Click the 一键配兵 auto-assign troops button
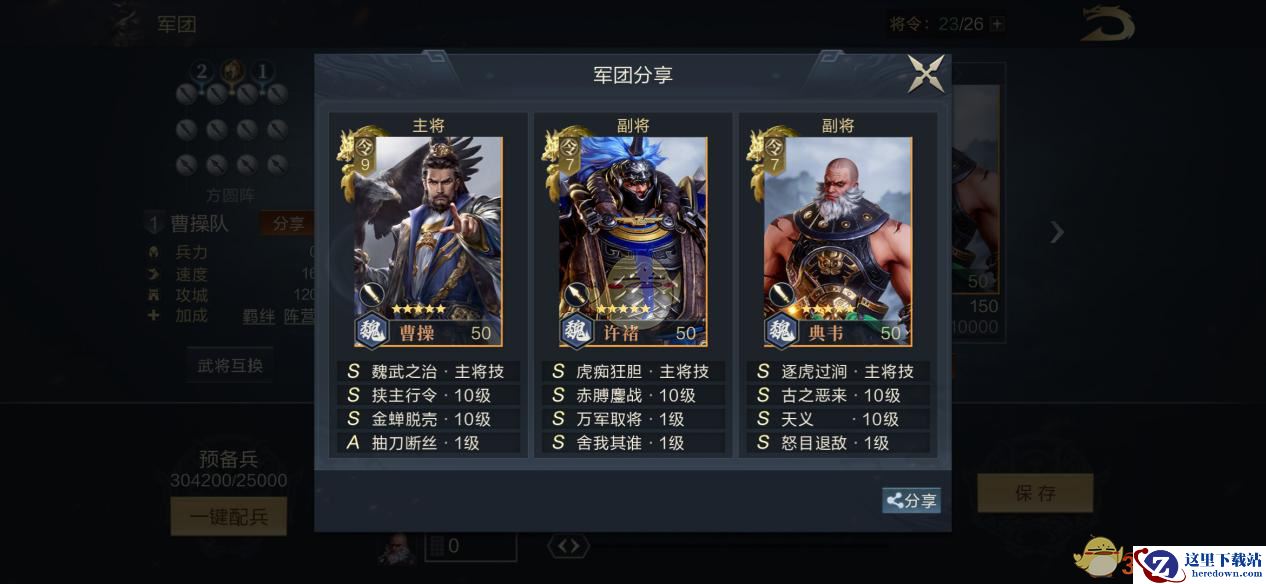 (x=229, y=516)
